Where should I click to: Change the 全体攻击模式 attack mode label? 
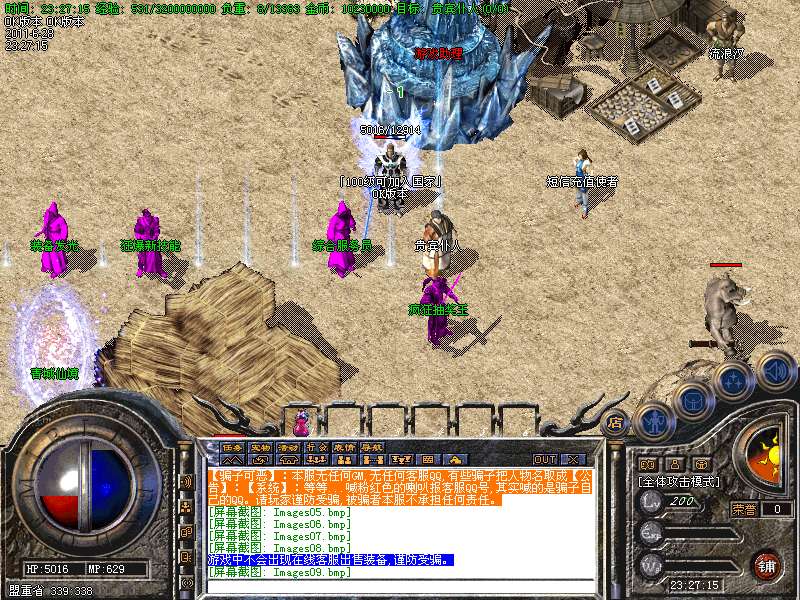680,482
